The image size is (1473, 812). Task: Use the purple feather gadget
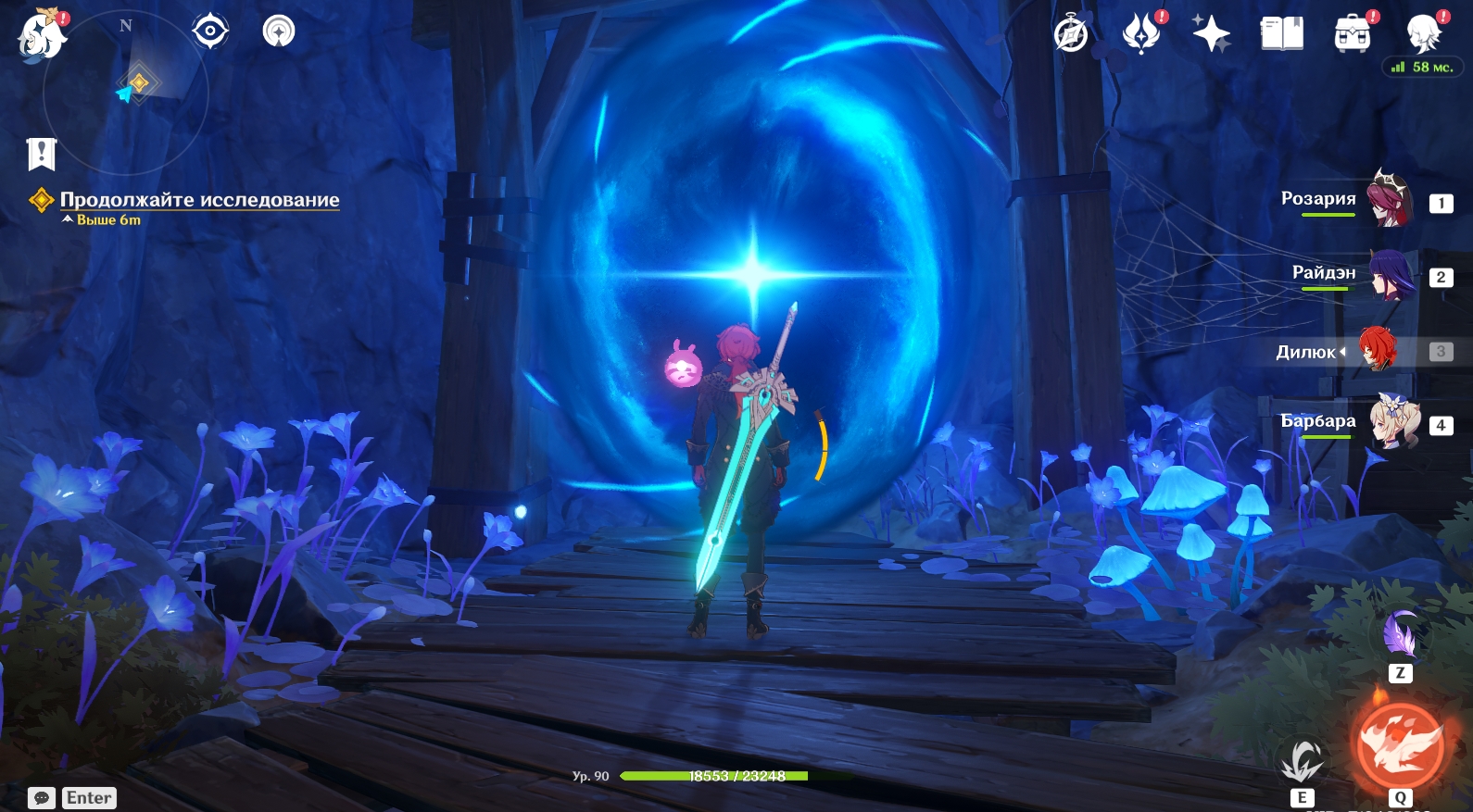(x=1399, y=635)
